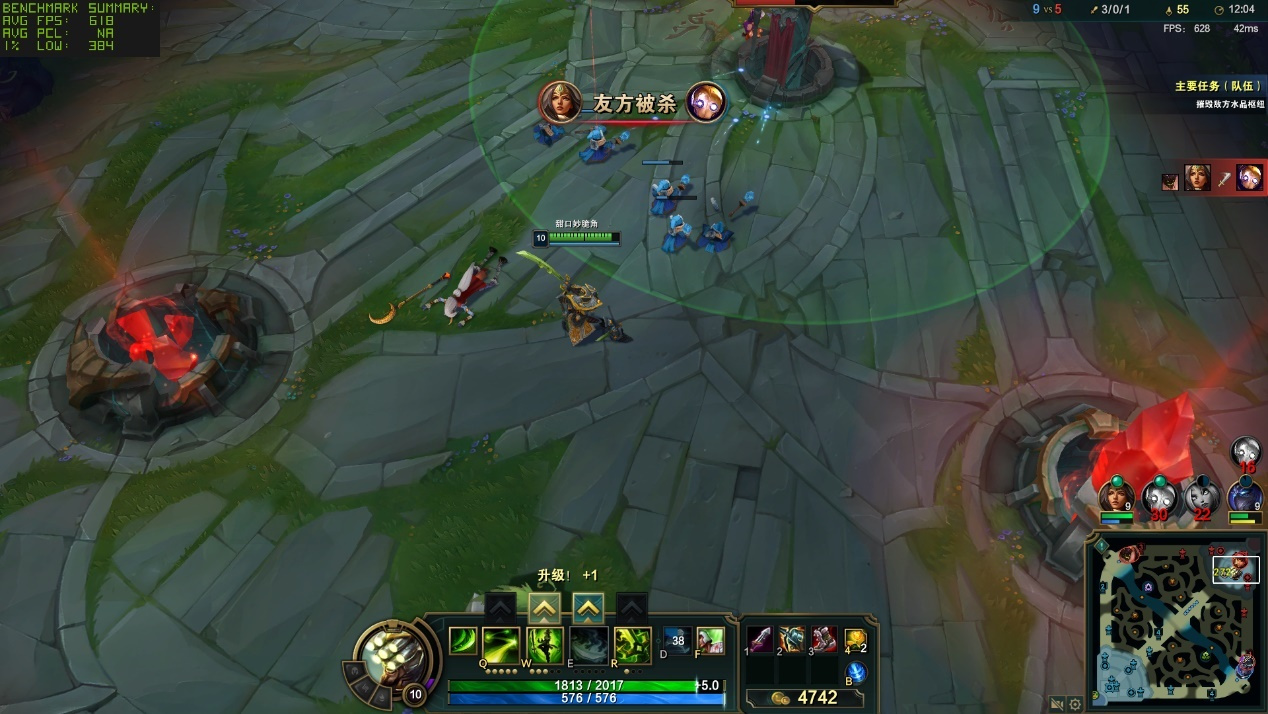This screenshot has width=1268, height=714.
Task: Select the level 9 ally portrait with brown hair
Action: [x=1115, y=495]
